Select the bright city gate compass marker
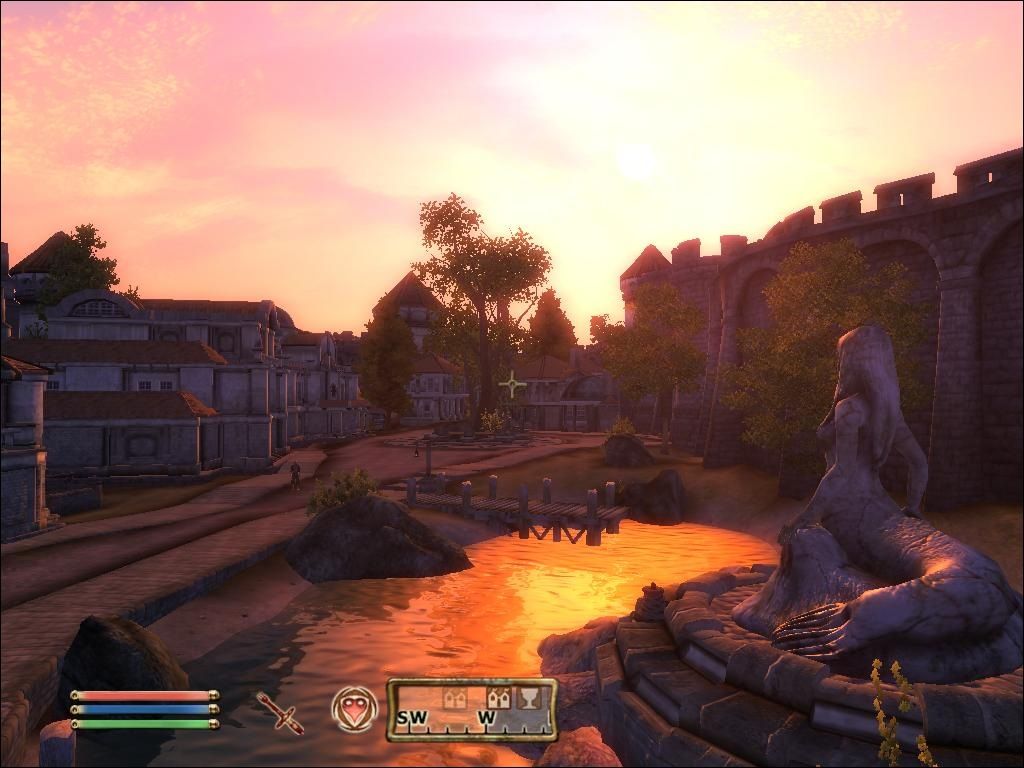The width and height of the screenshot is (1024, 768). [x=499, y=698]
